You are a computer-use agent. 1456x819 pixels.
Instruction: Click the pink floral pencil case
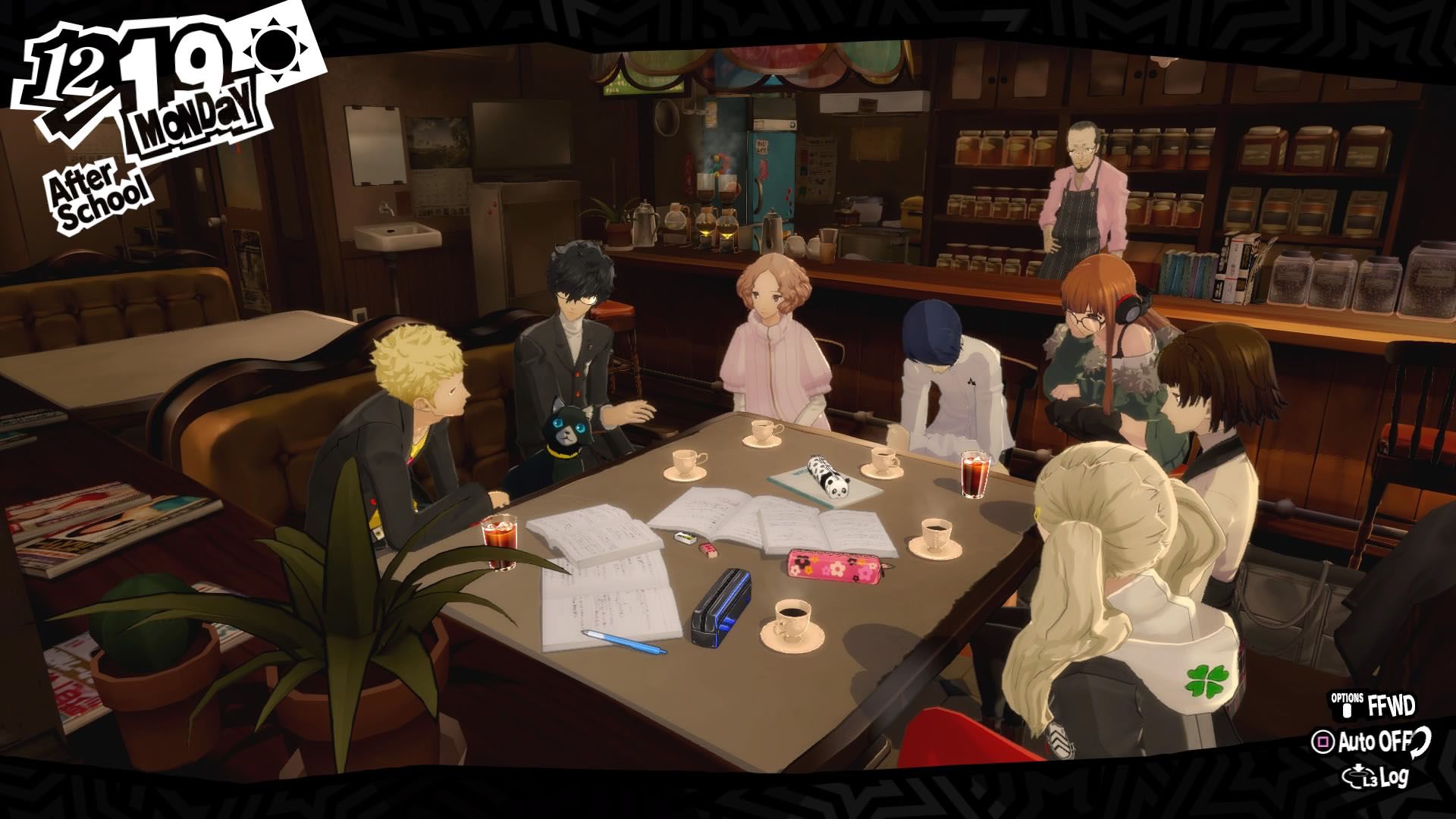pos(834,566)
